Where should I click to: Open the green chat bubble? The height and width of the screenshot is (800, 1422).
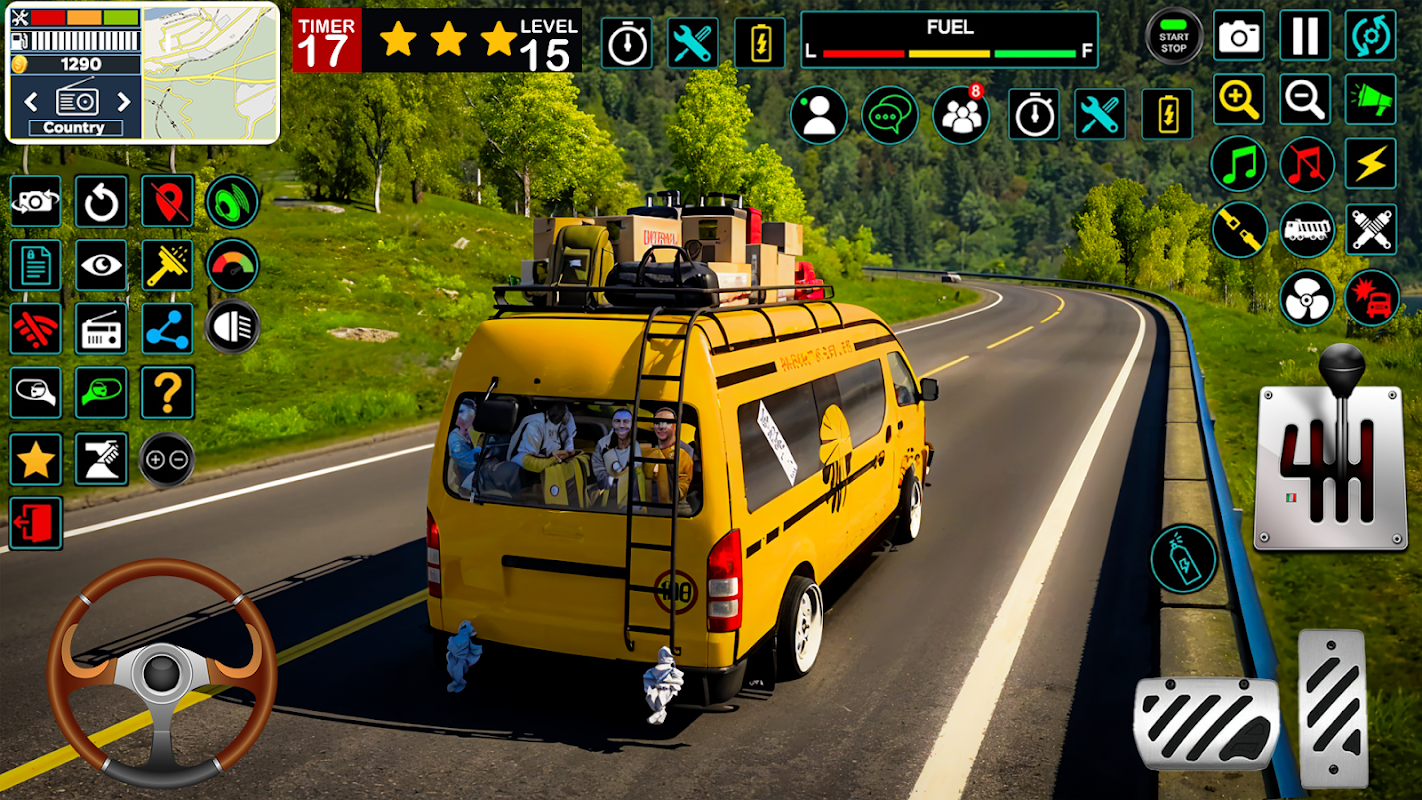coord(889,115)
